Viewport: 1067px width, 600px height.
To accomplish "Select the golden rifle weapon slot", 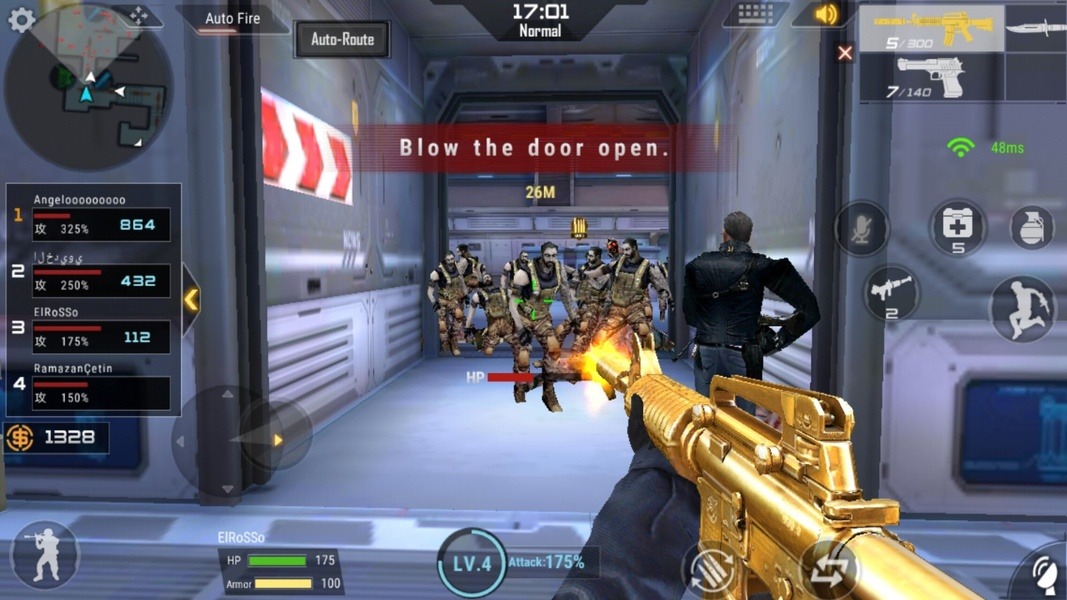I will (x=932, y=27).
